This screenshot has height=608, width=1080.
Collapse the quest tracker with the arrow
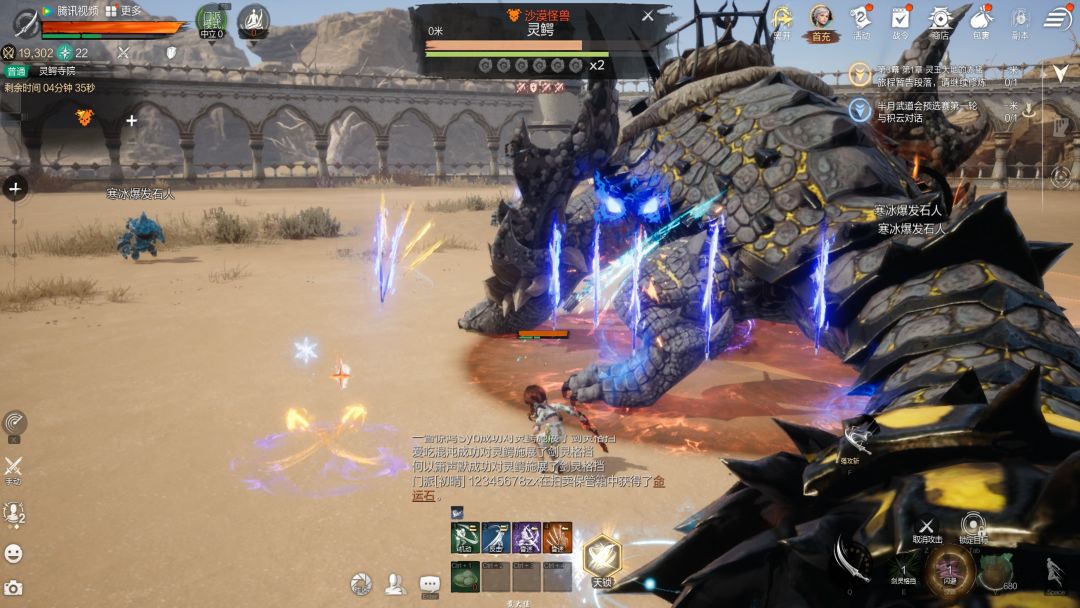click(x=1060, y=73)
